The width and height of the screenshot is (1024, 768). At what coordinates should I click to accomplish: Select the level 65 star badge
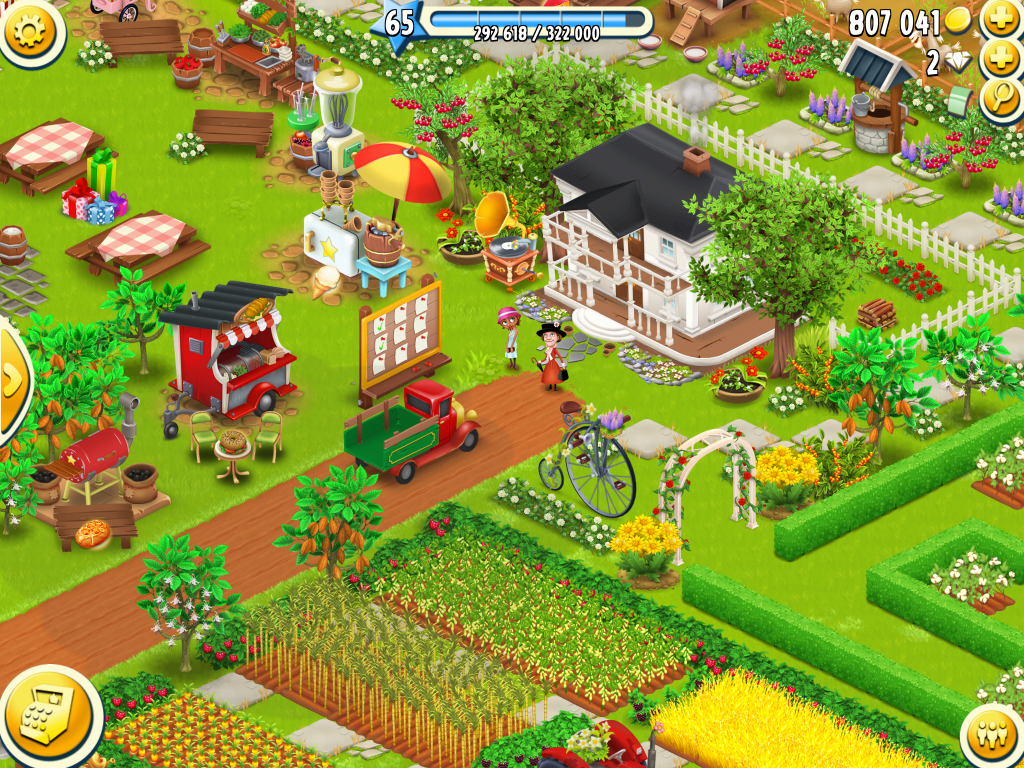398,22
